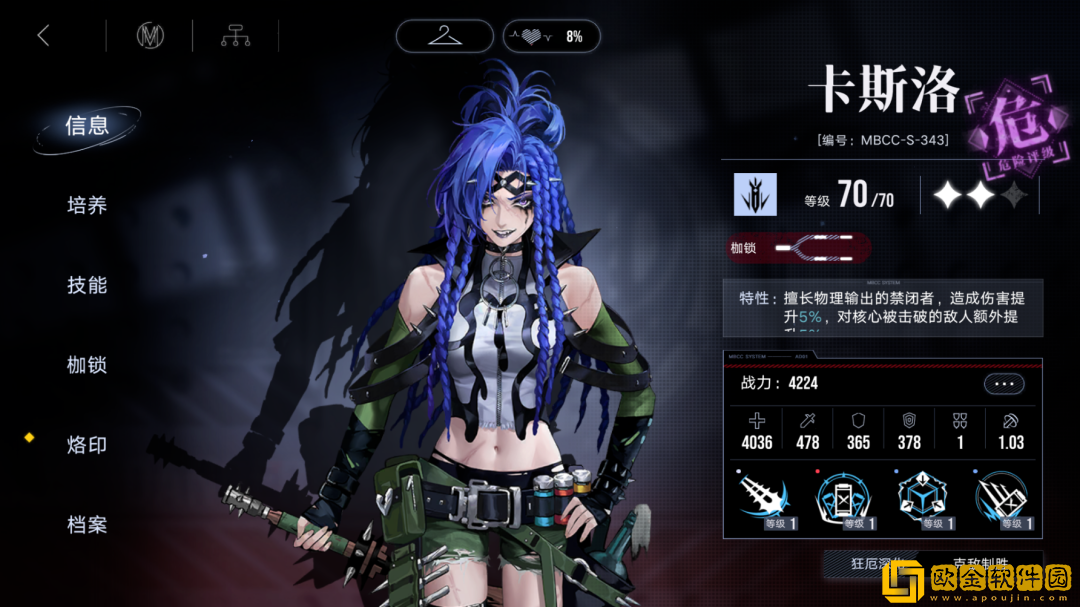The width and height of the screenshot is (1080, 607).
Task: Select the 信息 tab
Action: click(x=87, y=126)
